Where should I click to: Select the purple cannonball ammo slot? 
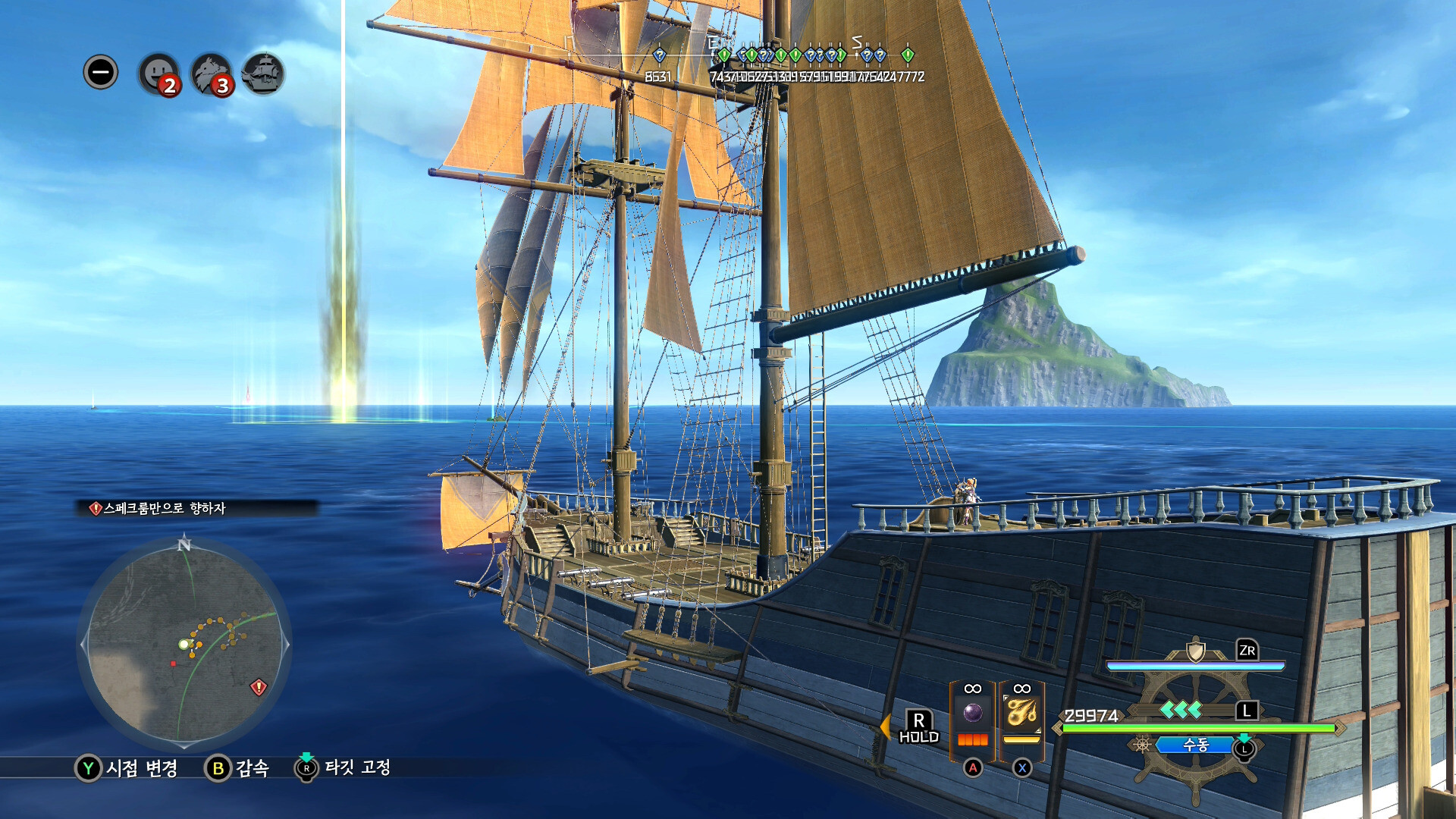tap(972, 713)
